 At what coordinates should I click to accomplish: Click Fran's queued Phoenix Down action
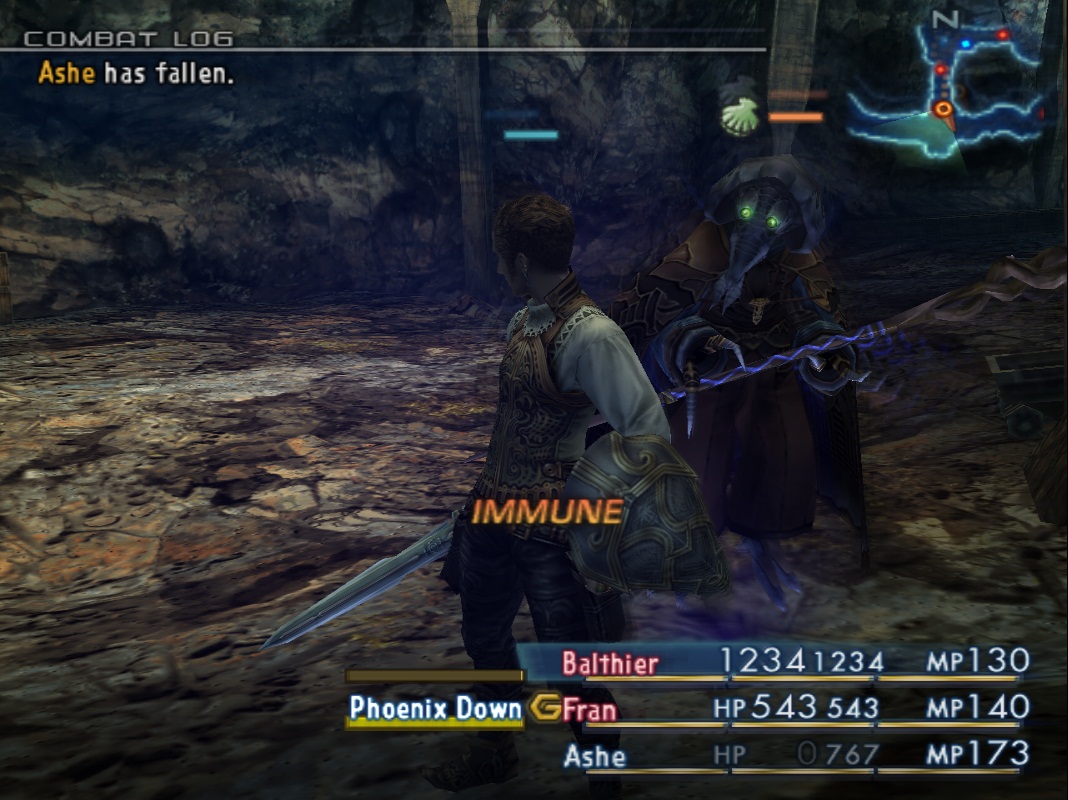tap(435, 709)
